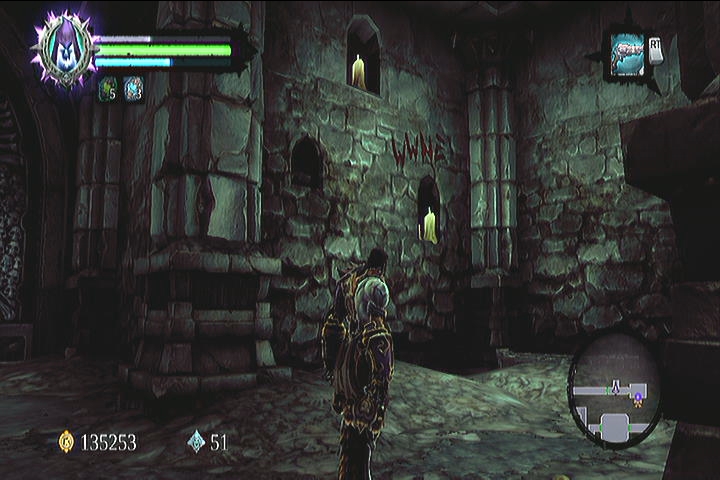This screenshot has width=720, height=480.
Task: Select the green potion icon
Action: point(107,87)
